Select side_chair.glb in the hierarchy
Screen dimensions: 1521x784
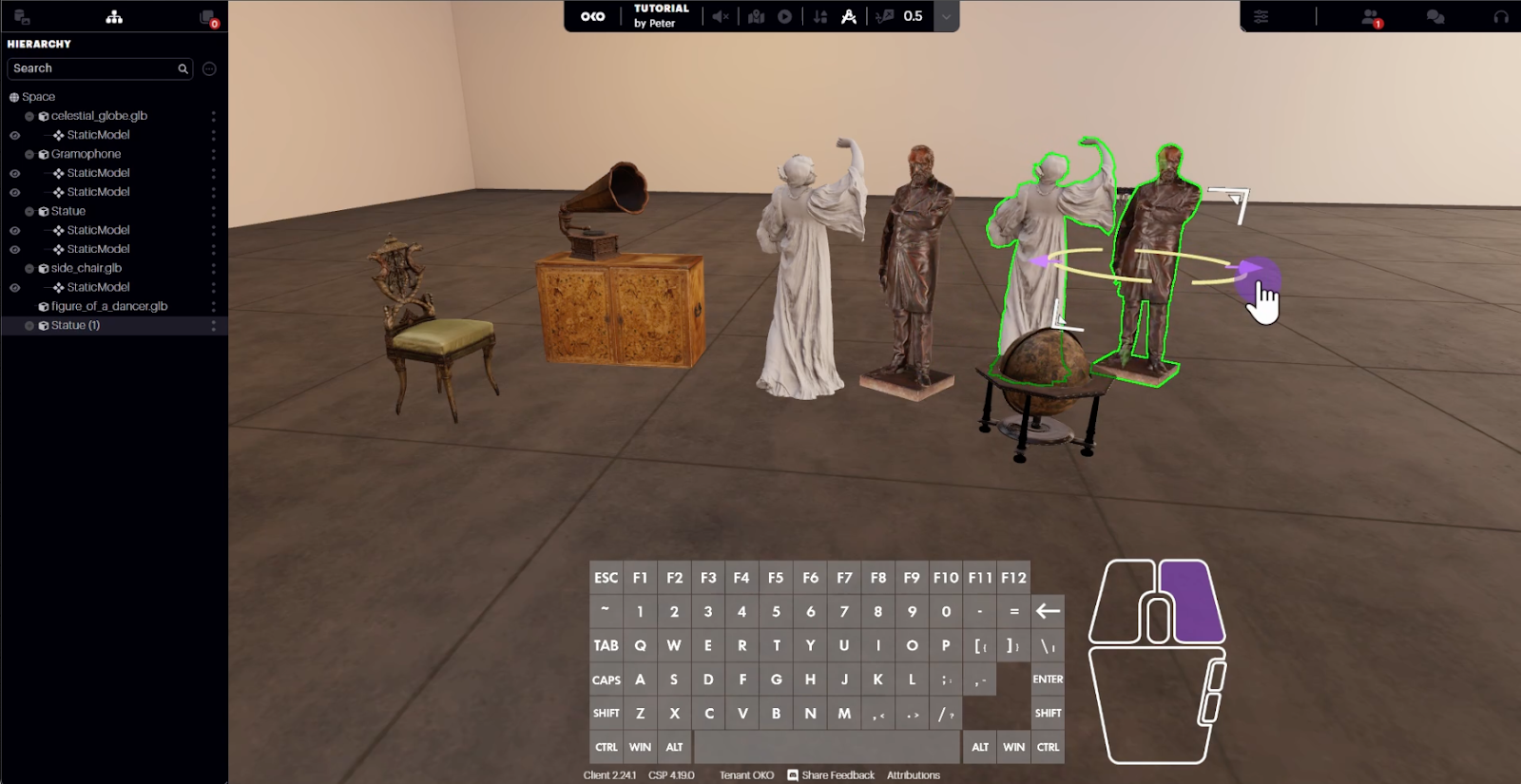(86, 268)
